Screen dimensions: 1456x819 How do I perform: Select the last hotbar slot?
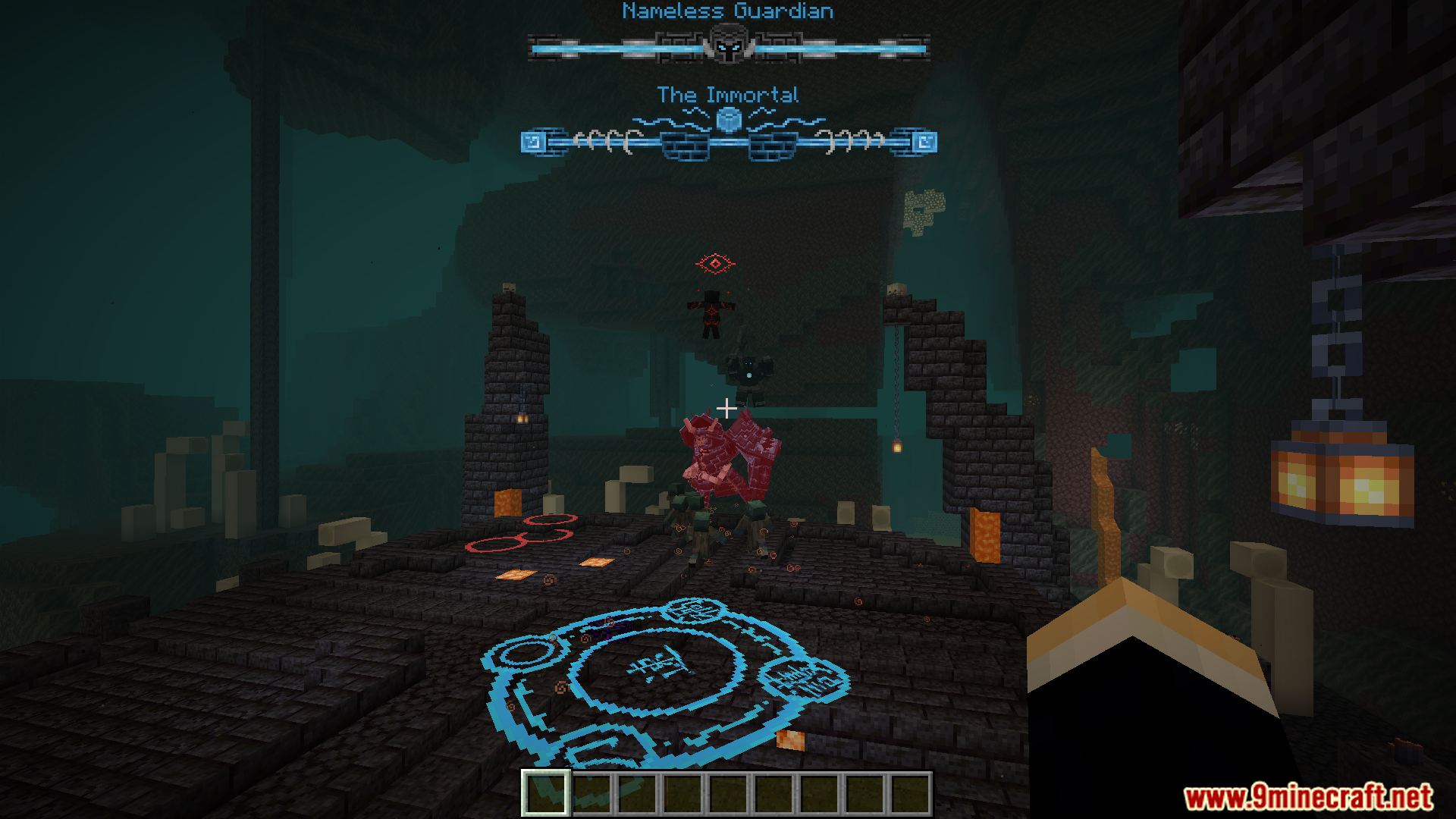coord(912,795)
